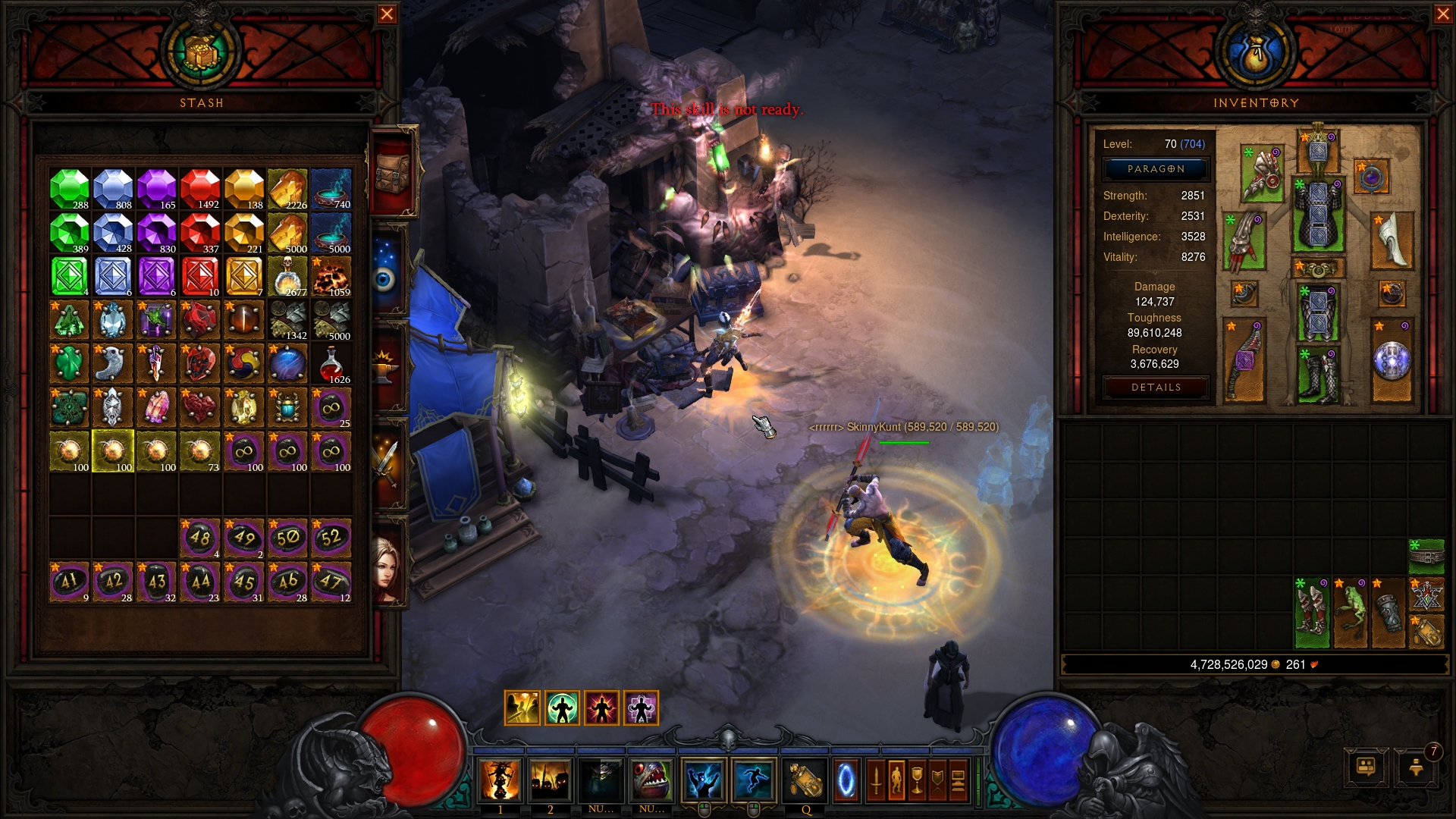Viewport: 1456px width, 819px height.
Task: Choose the greater rift keystone numbered 52
Action: click(331, 538)
